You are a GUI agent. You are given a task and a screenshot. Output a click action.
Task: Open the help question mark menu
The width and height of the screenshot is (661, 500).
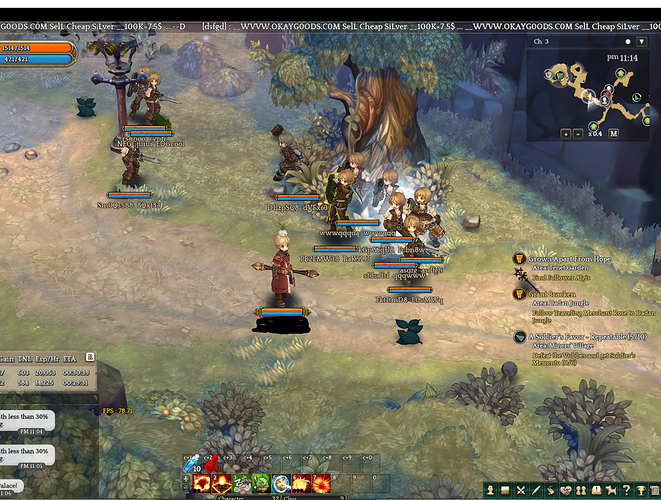point(625,490)
